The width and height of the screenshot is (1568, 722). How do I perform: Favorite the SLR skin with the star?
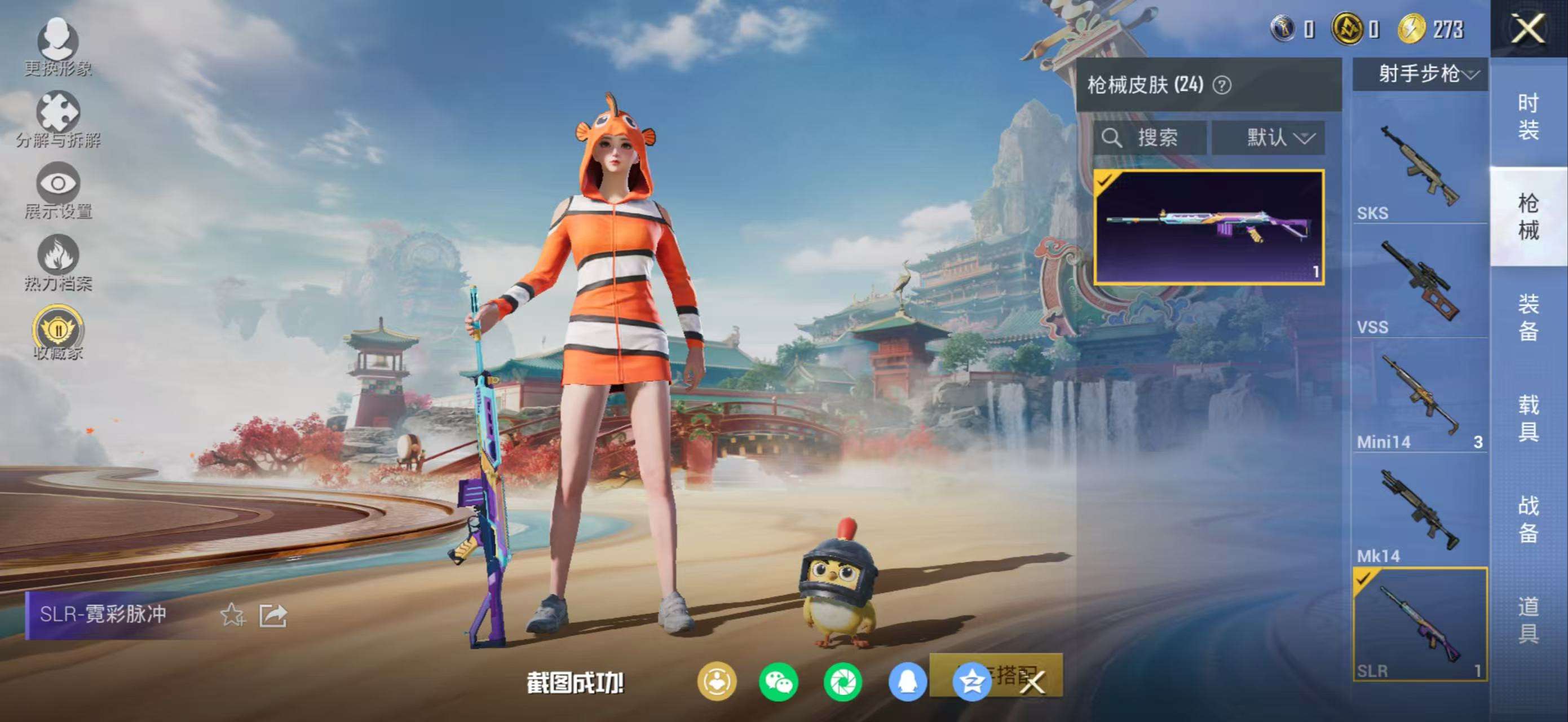232,615
